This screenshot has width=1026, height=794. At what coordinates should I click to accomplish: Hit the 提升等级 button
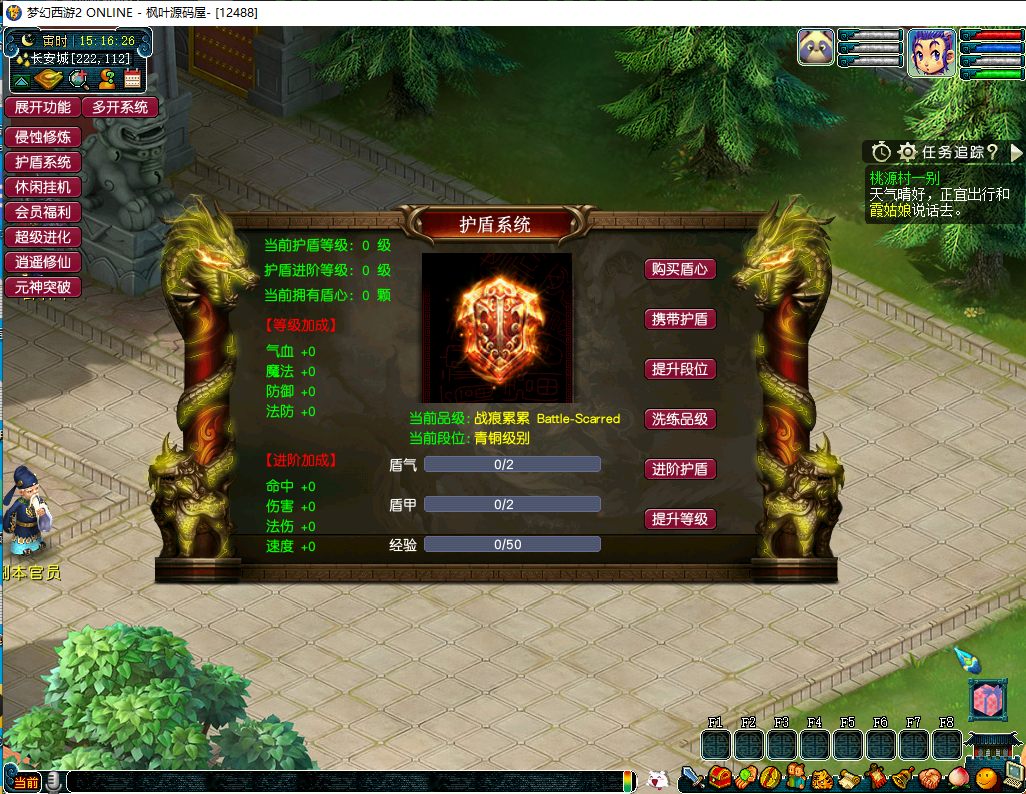(680, 519)
